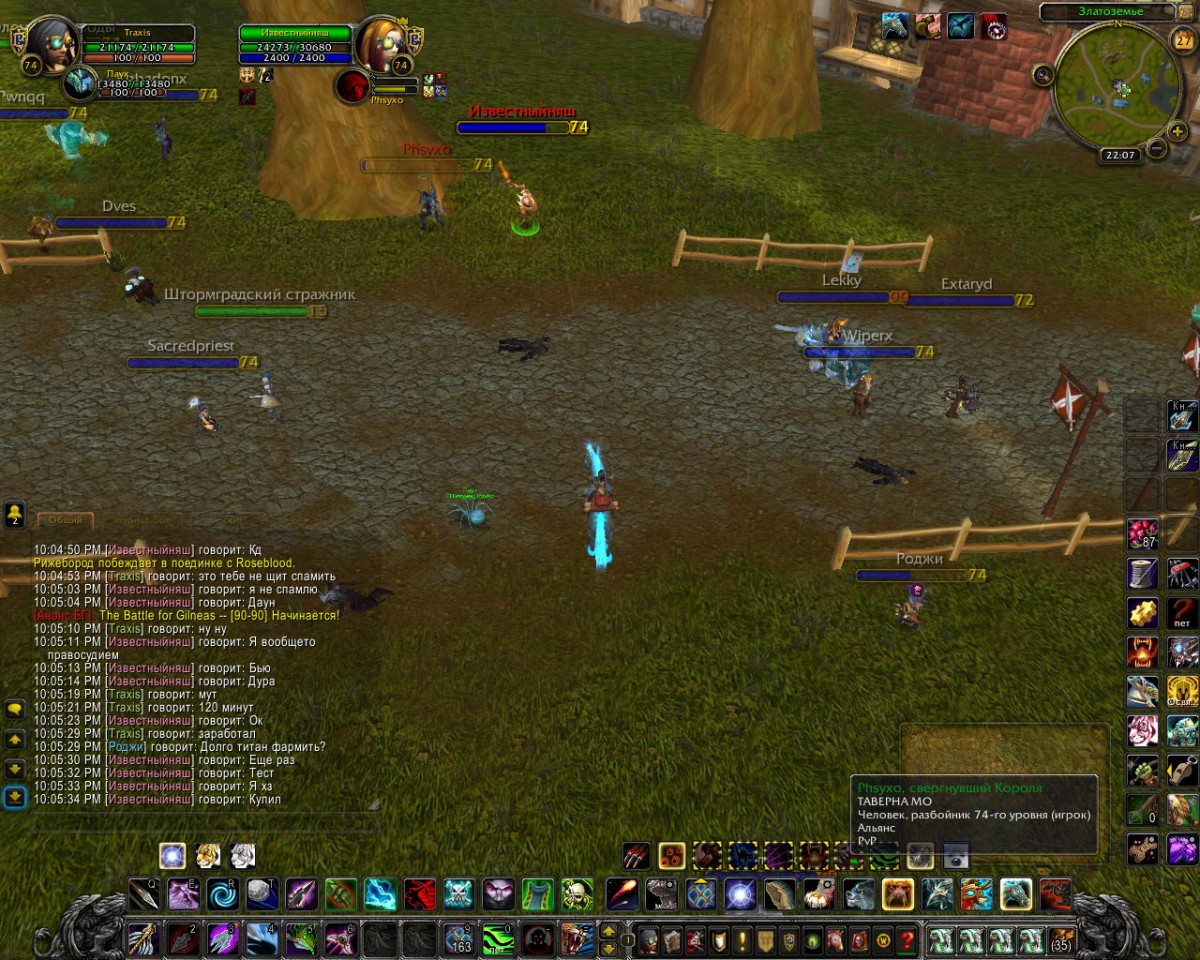This screenshot has width=1200, height=960.
Task: Use the skull and crossbones ability icon
Action: 458,893
